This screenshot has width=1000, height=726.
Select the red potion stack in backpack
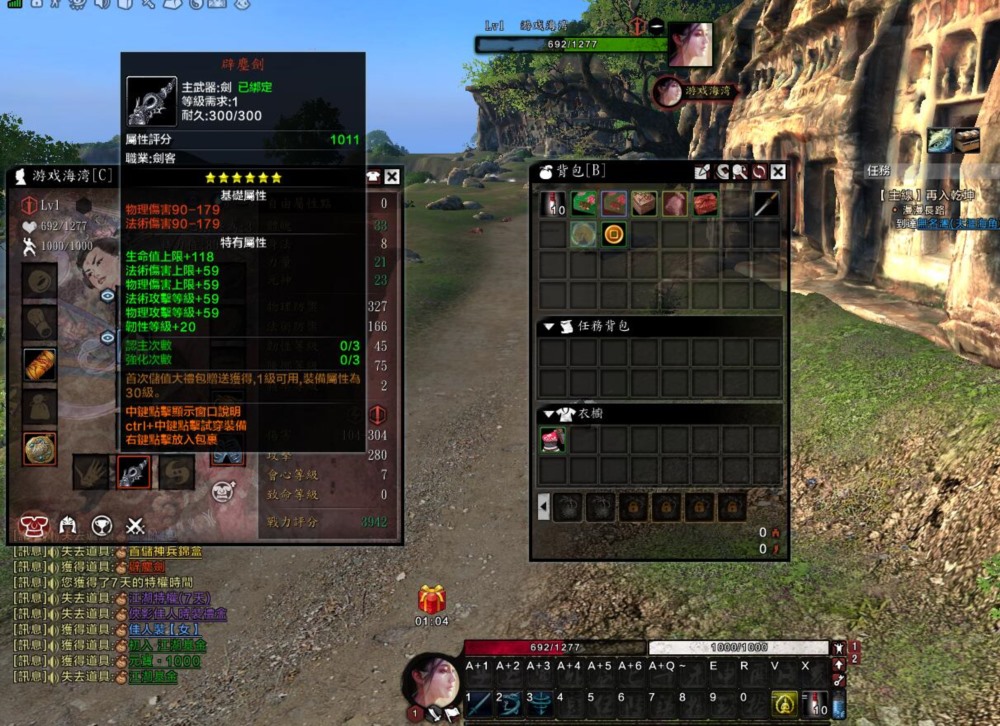coord(553,204)
